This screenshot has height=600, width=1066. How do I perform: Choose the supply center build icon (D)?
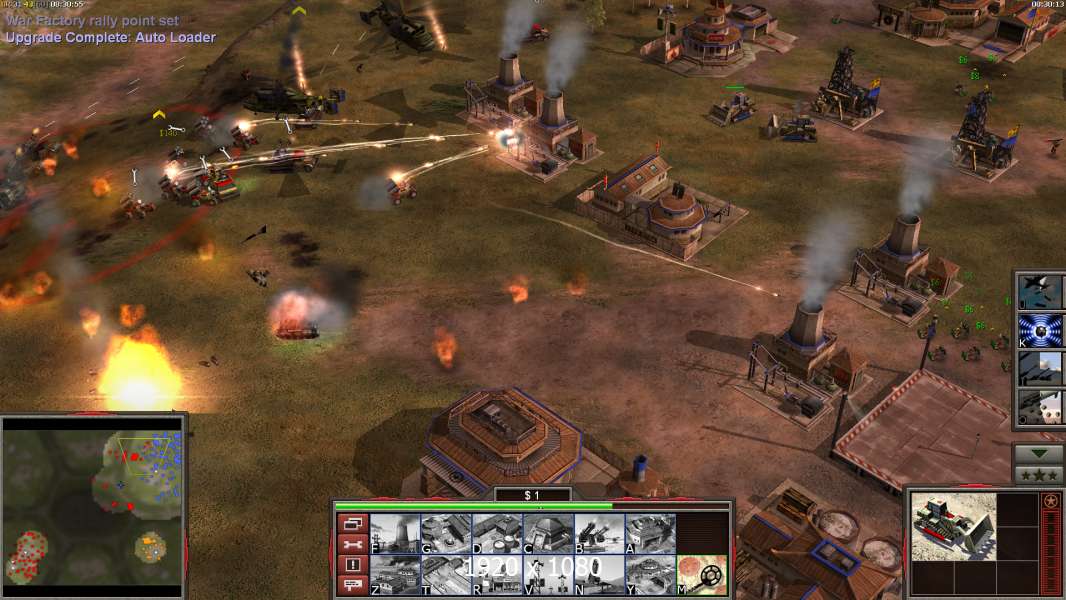point(497,534)
